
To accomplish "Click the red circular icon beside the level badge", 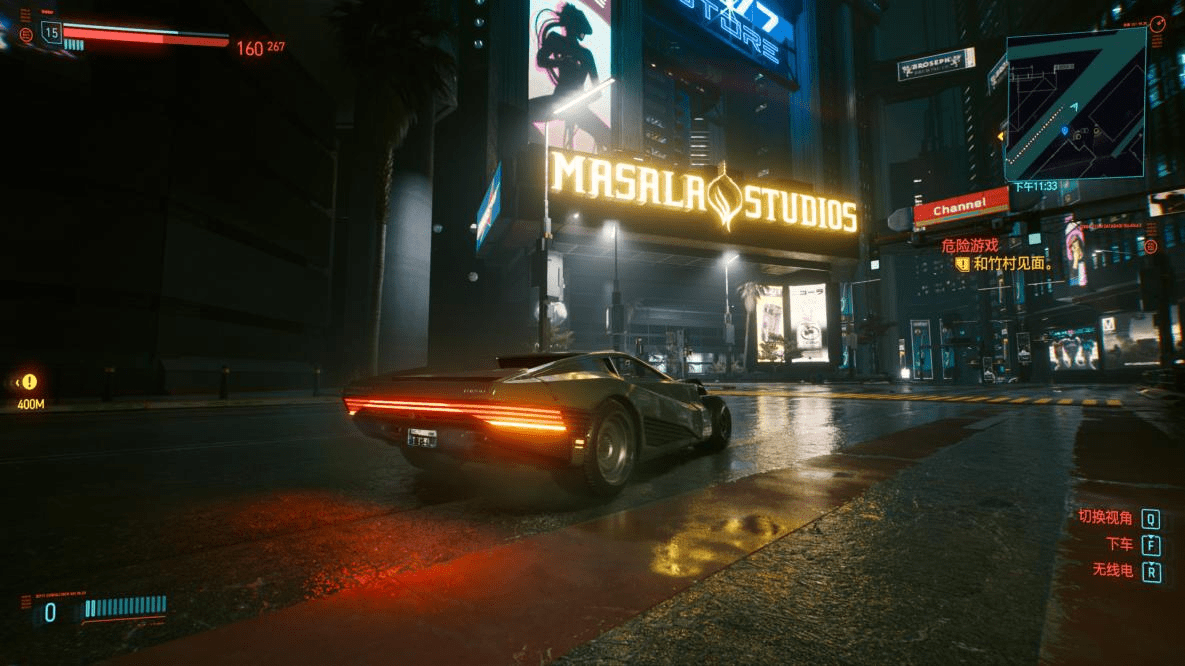I will (x=26, y=36).
